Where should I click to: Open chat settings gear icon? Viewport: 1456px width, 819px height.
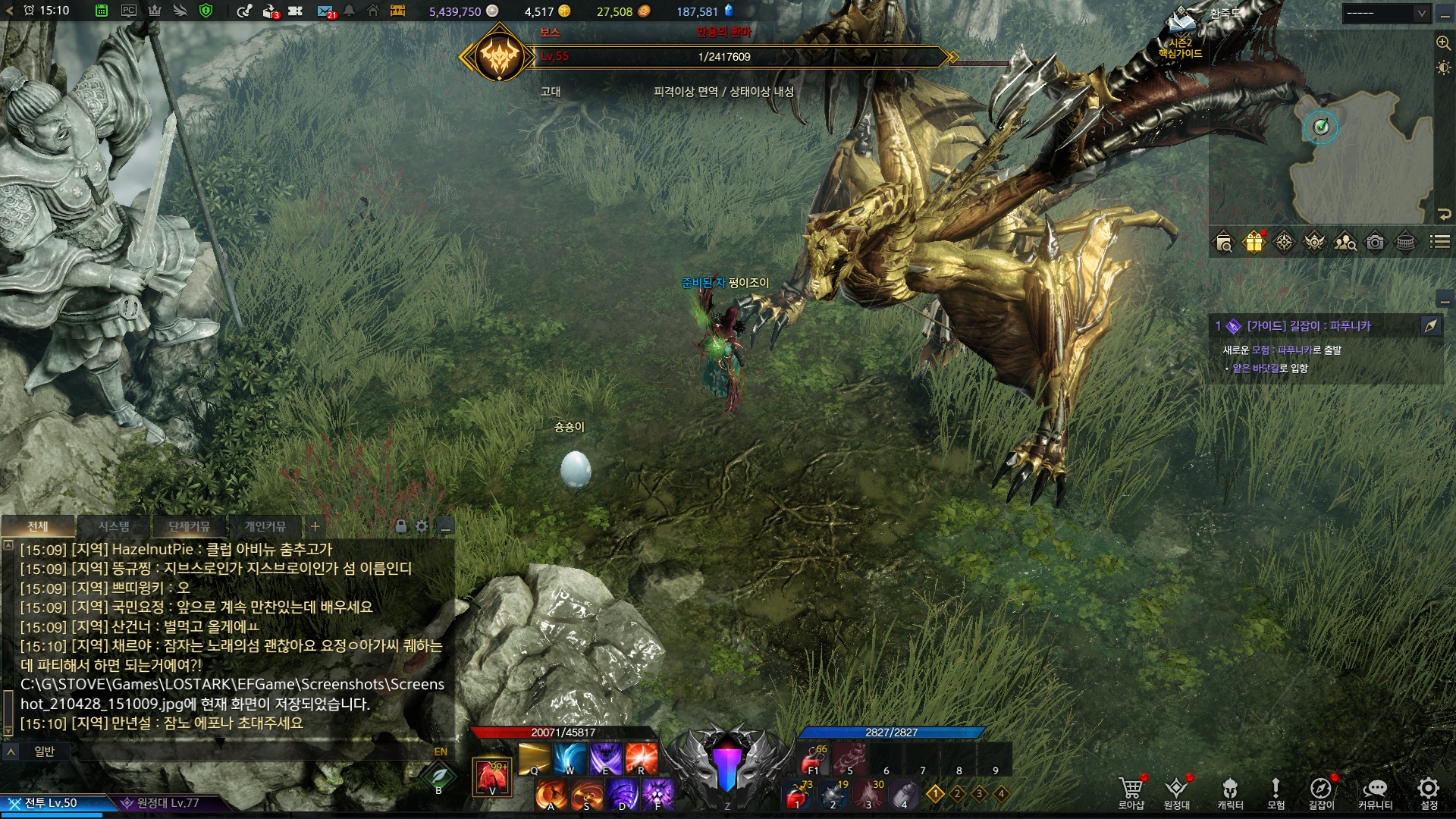click(x=422, y=526)
